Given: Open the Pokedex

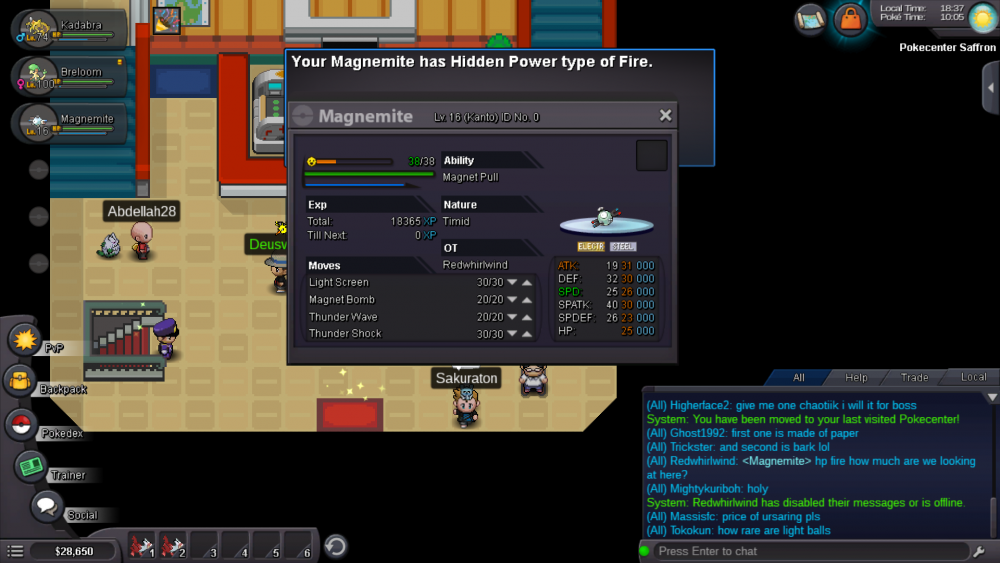Looking at the screenshot, I should pos(21,425).
